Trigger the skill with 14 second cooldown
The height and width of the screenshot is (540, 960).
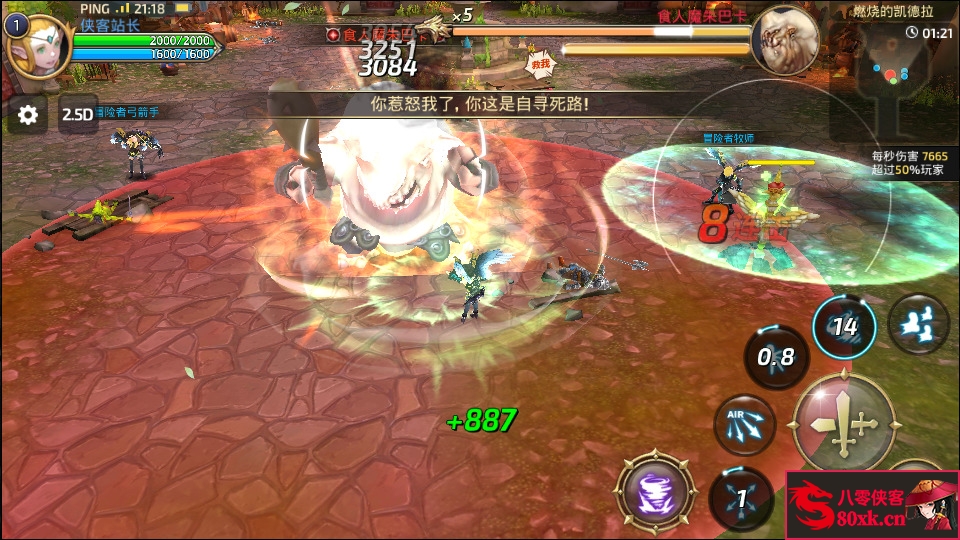844,326
